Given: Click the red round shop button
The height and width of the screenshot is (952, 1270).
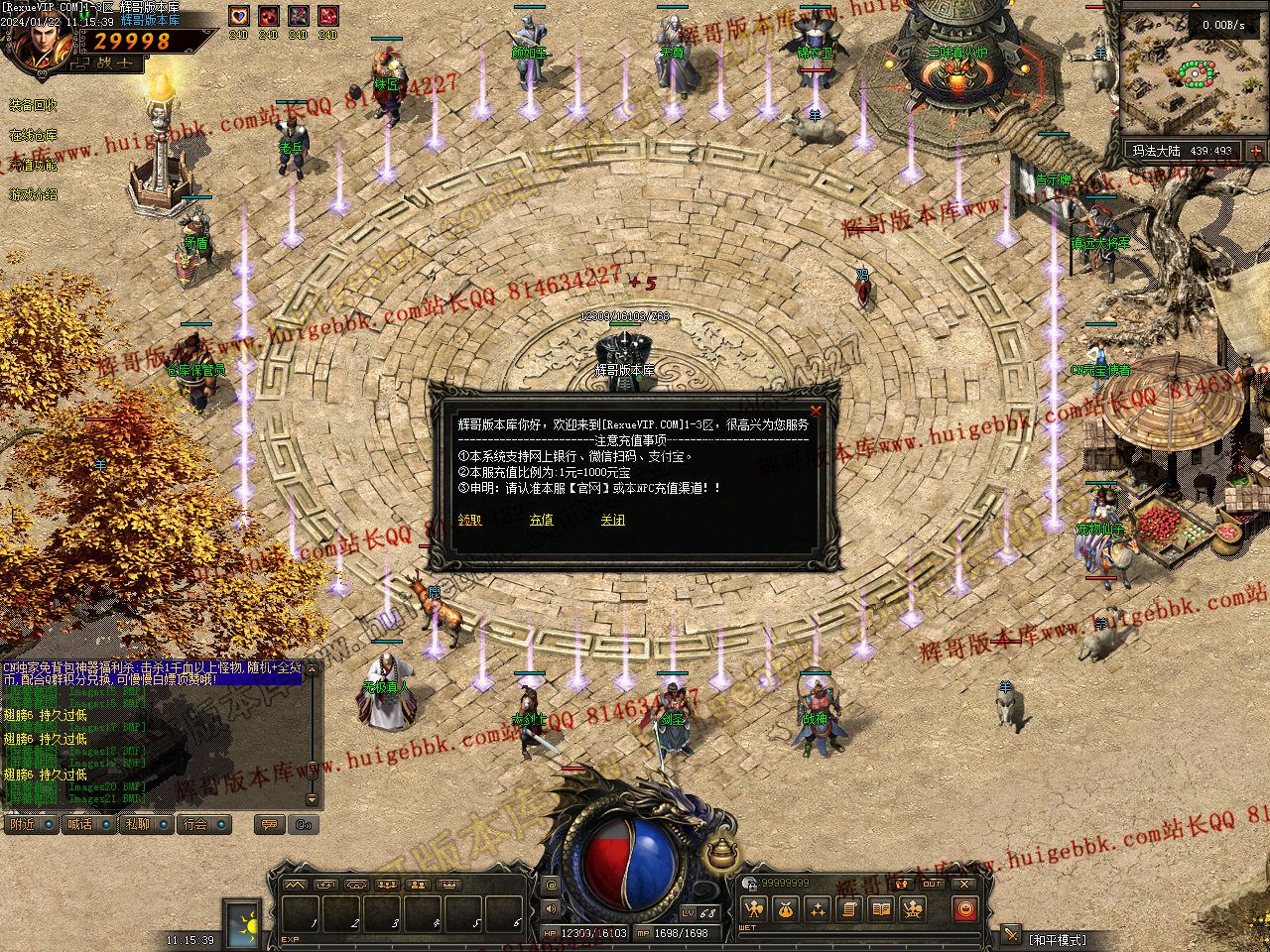Looking at the screenshot, I should tap(964, 908).
